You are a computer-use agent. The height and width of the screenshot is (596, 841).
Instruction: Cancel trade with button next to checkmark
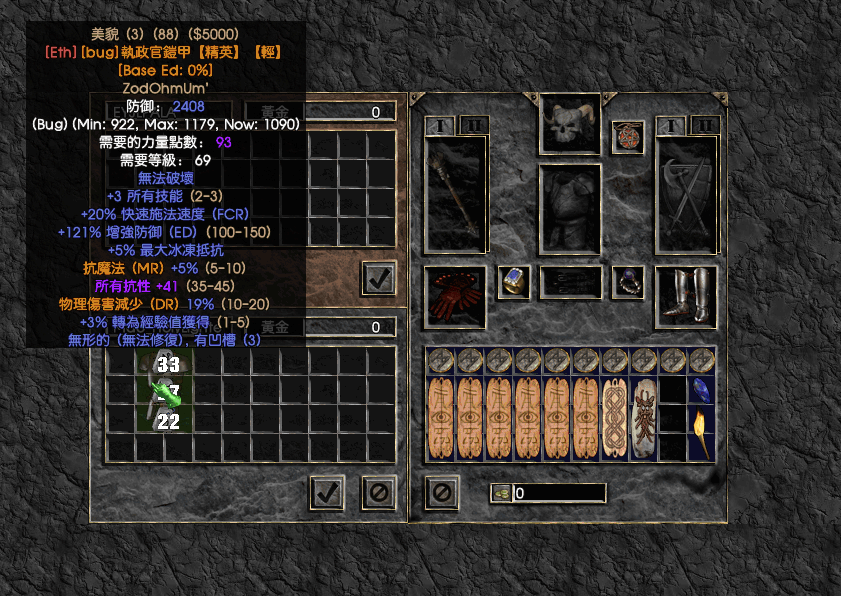[379, 491]
